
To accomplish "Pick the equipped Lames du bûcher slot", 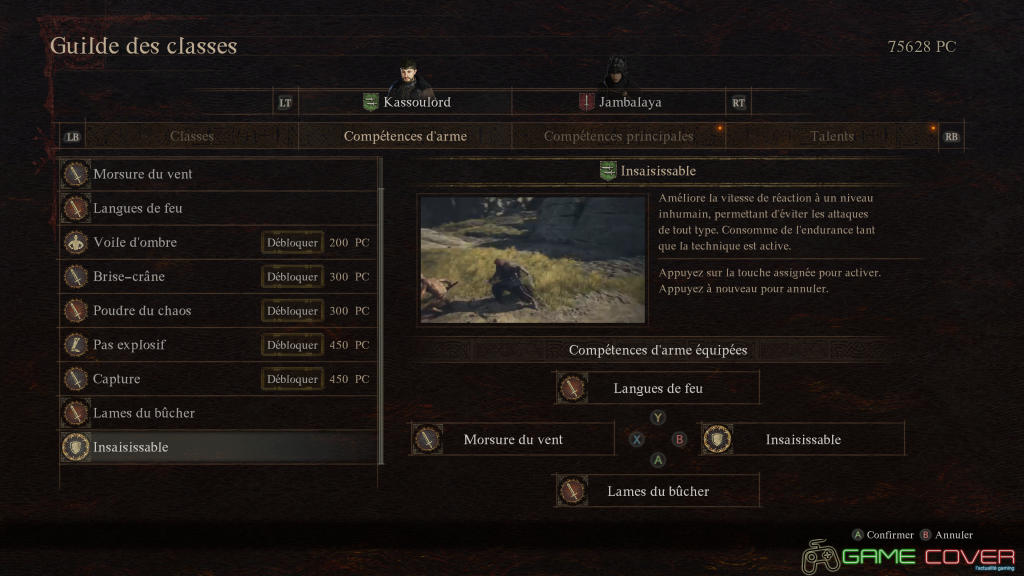I will pos(657,491).
